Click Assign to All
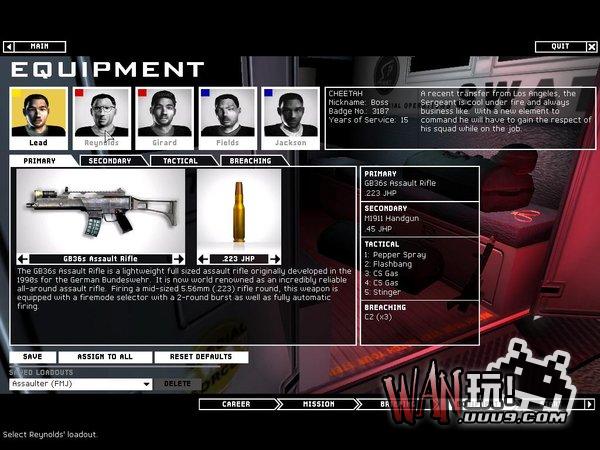This screenshot has width=600, height=450. [105, 357]
